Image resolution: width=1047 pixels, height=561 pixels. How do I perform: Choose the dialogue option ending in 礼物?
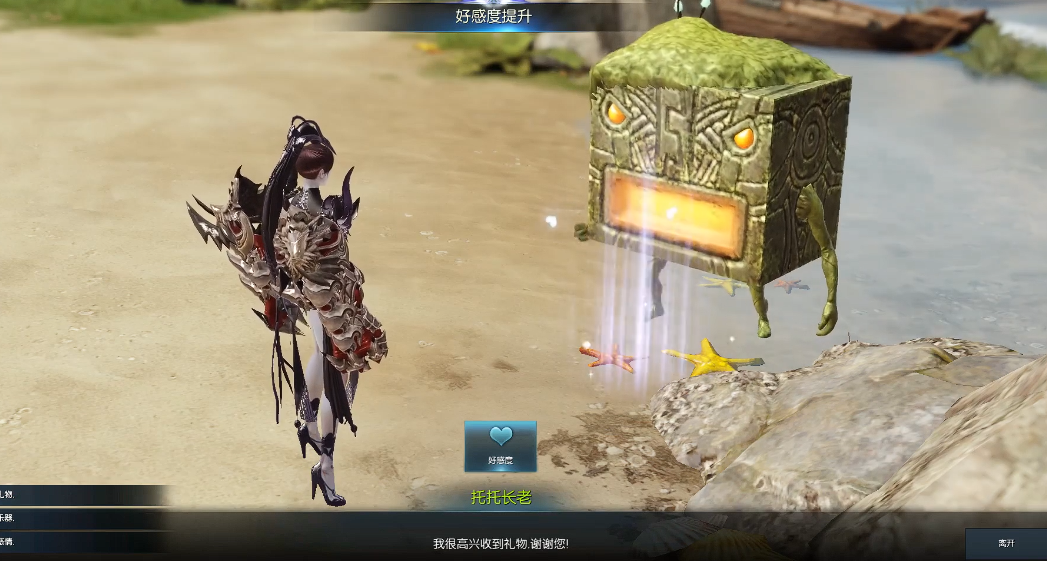pos(60,495)
